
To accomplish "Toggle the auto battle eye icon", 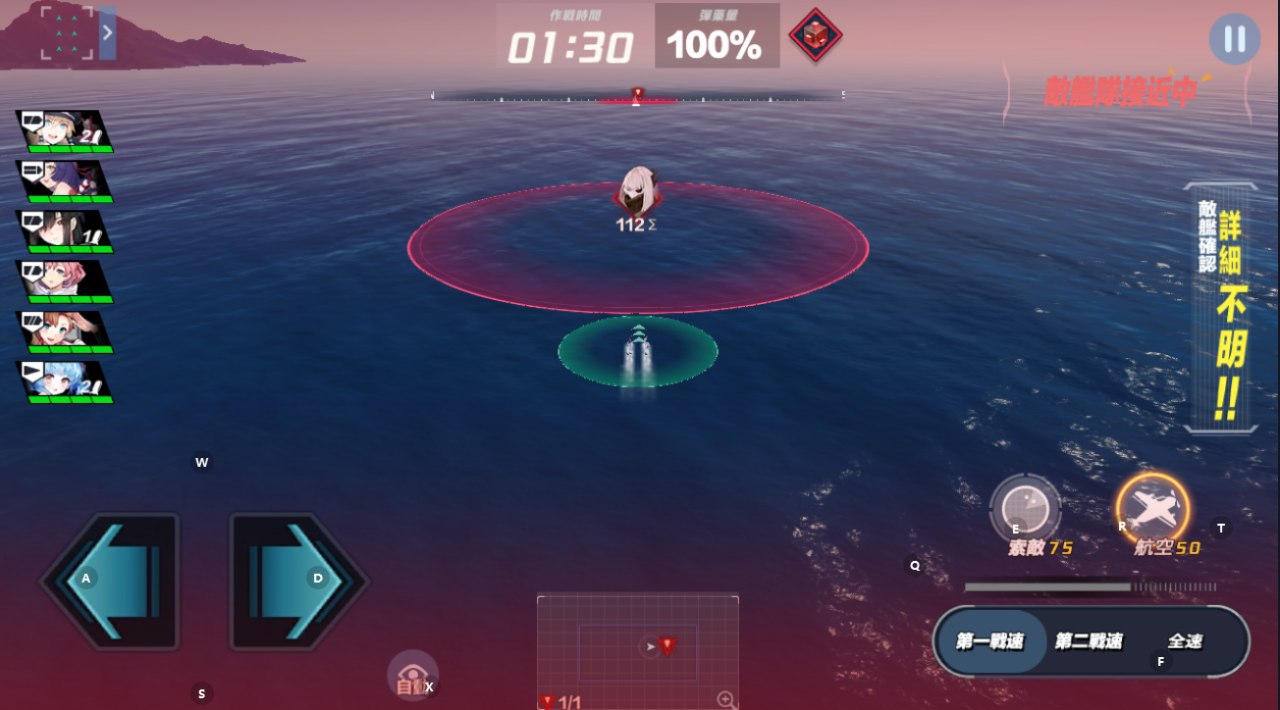I will pyautogui.click(x=412, y=676).
